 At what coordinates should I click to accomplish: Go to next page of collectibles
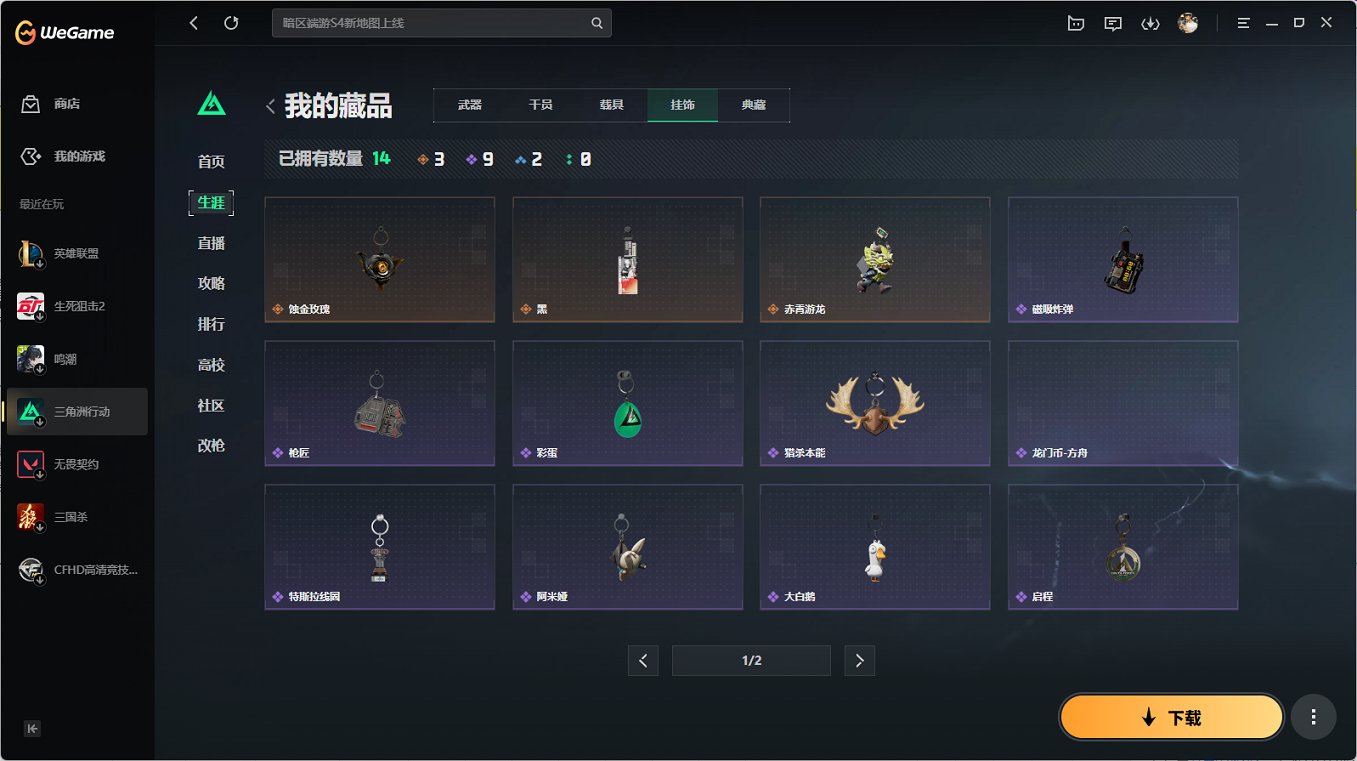pos(859,660)
